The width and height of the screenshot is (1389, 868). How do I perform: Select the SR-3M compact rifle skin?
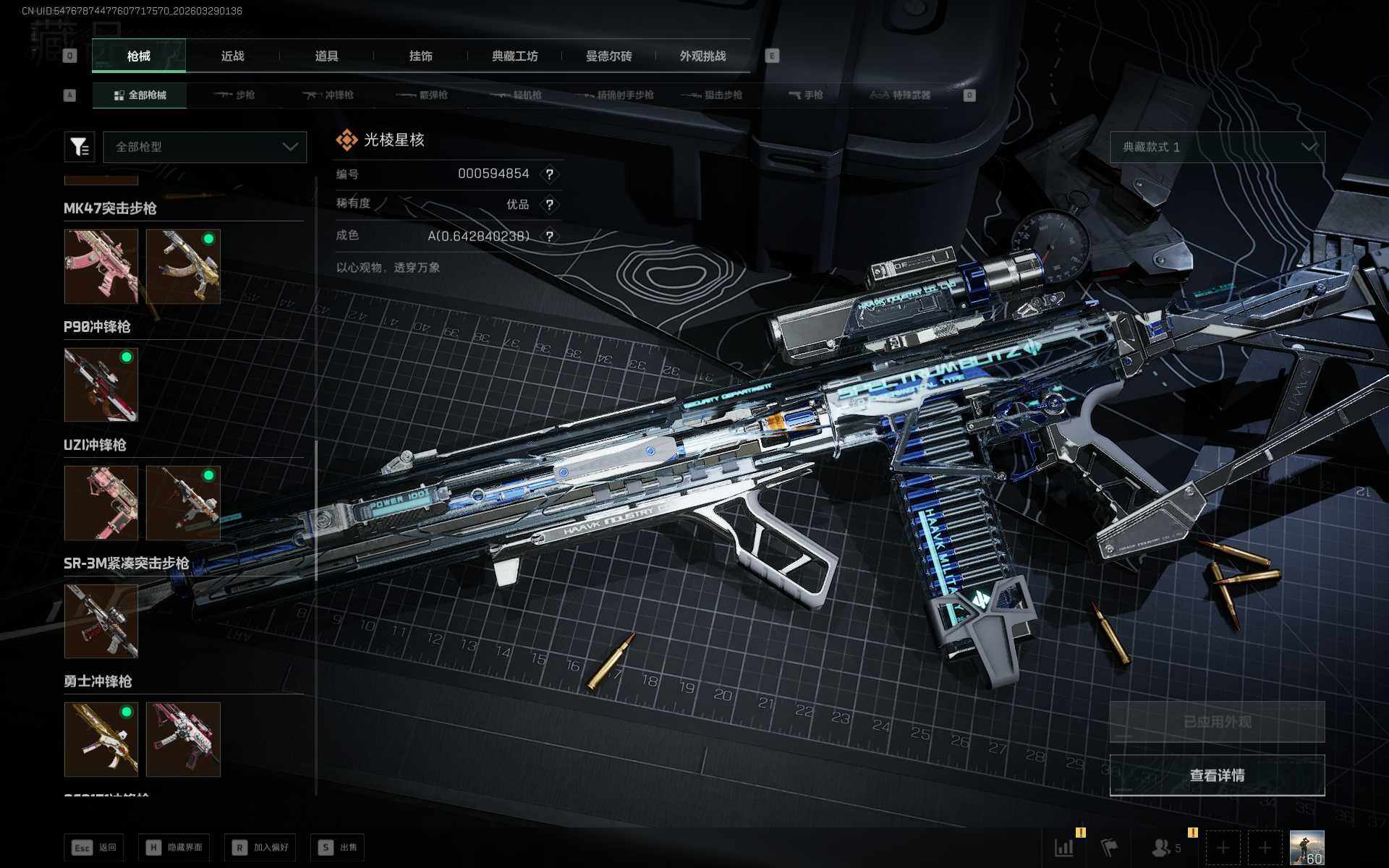coord(101,621)
